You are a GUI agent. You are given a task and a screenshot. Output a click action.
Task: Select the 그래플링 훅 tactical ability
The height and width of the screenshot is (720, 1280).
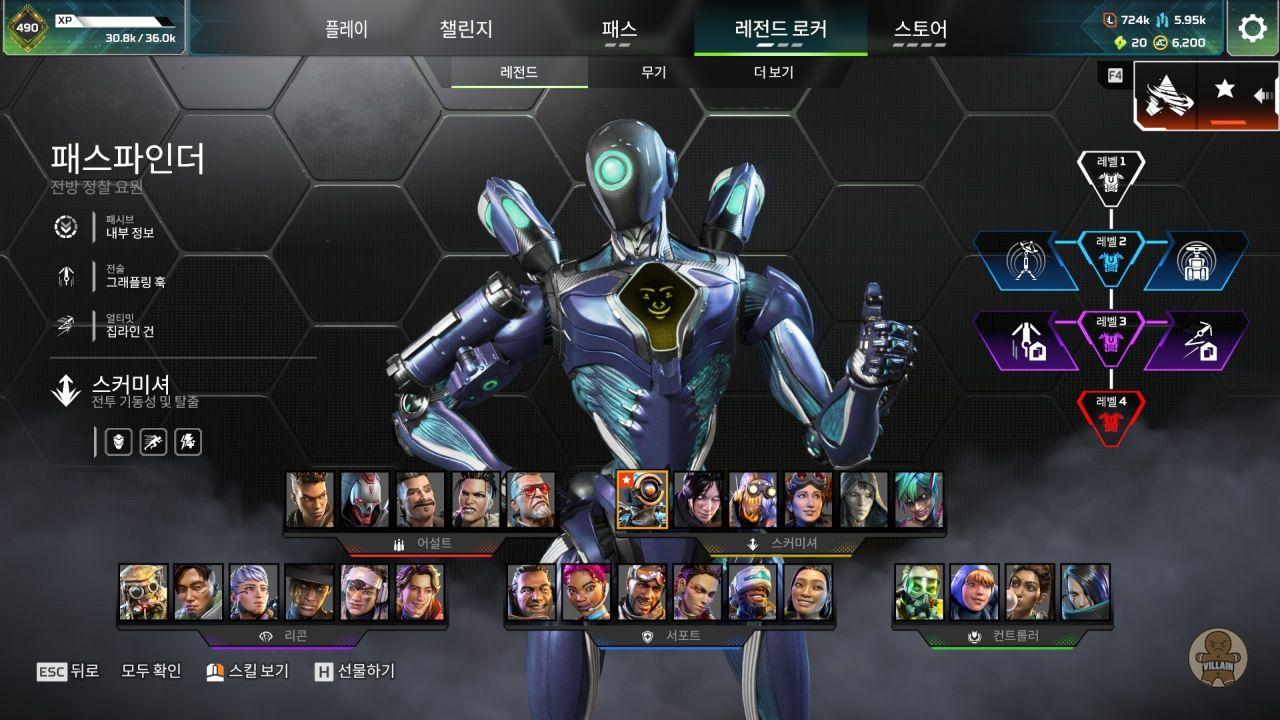click(135, 281)
